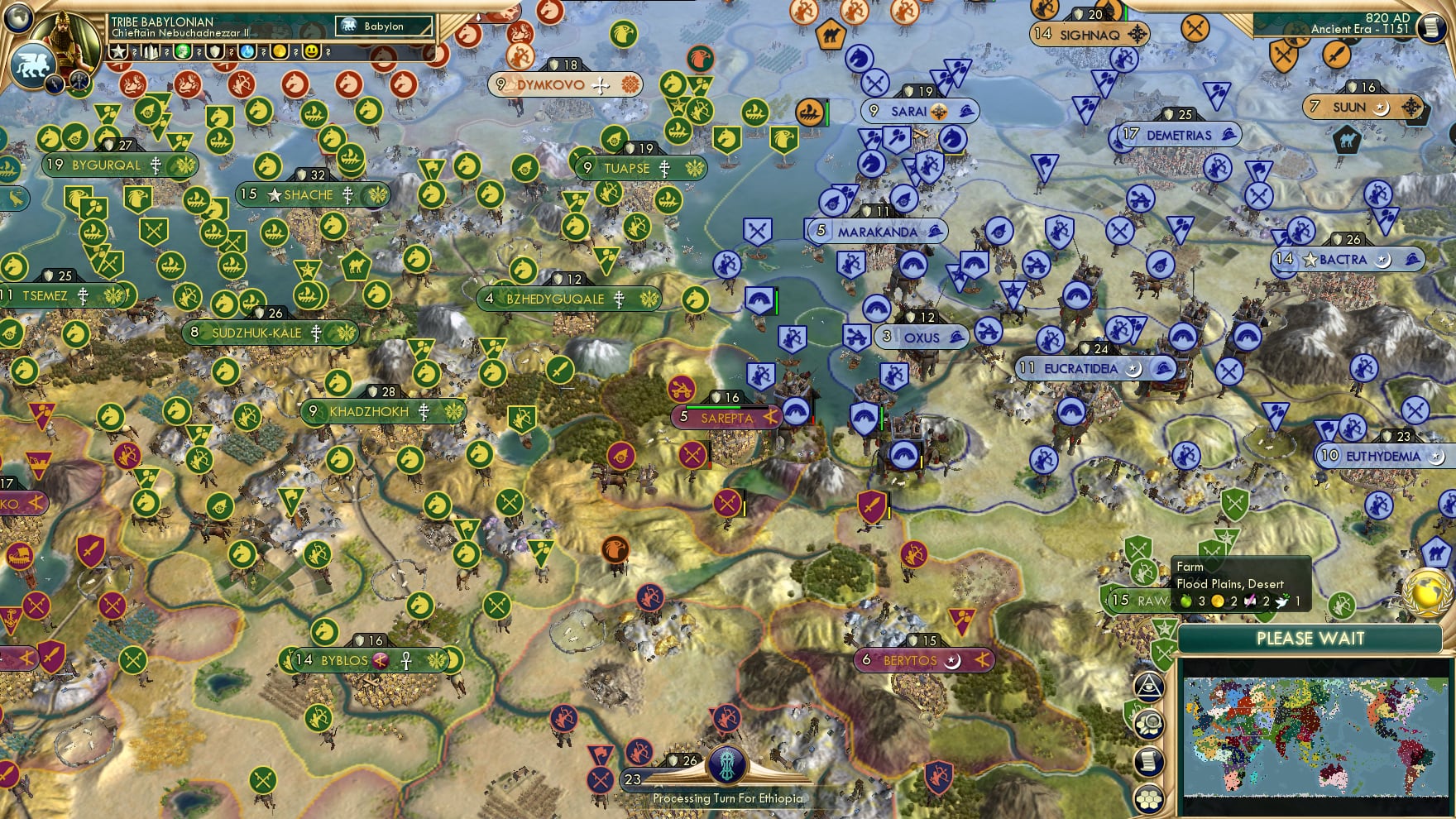1456x819 pixels.
Task: Click the happiness smiley icon in the top bar
Action: [x=313, y=51]
